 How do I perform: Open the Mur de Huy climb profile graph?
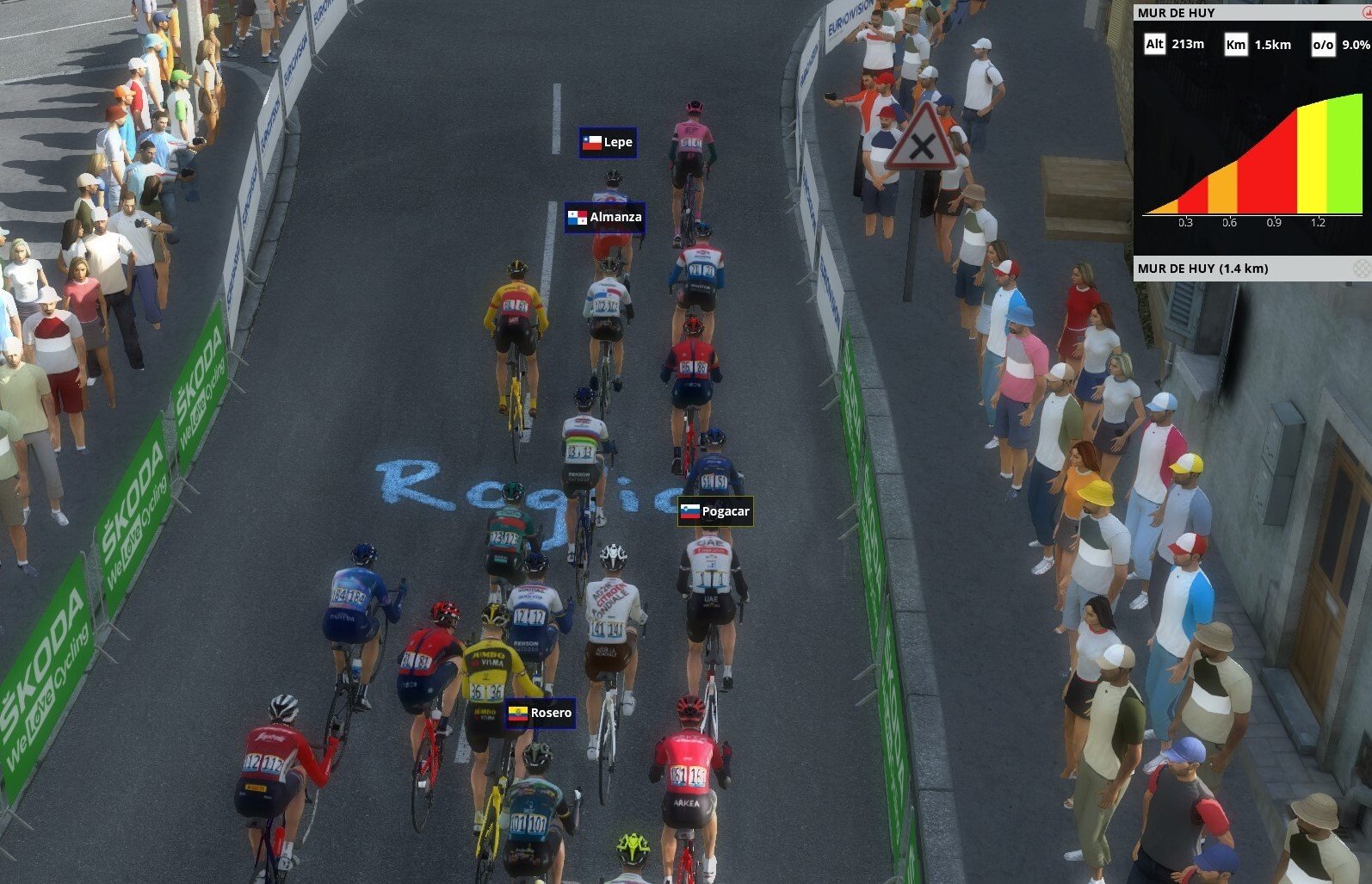(x=1252, y=155)
